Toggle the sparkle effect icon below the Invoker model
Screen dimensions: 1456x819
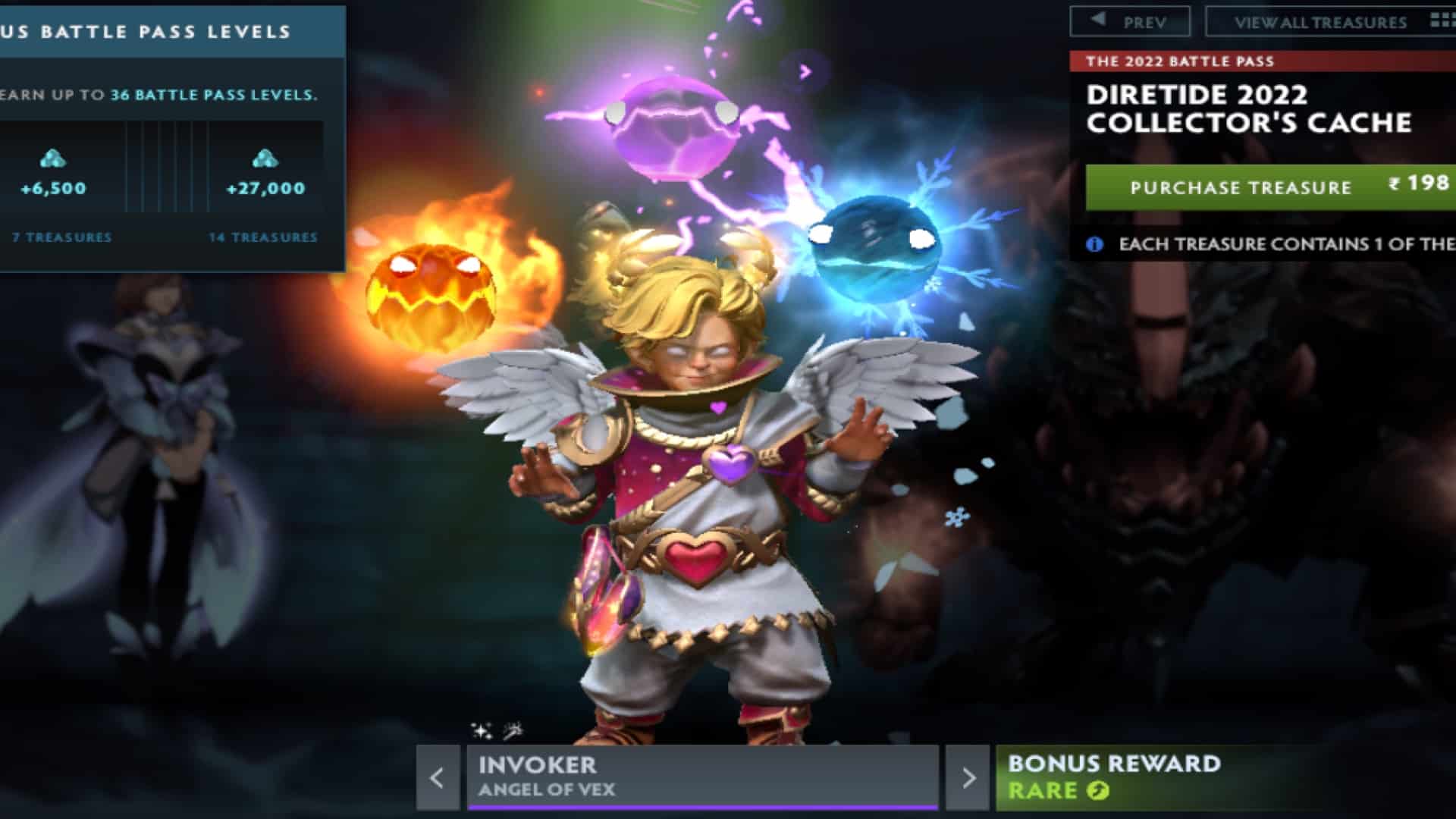[x=480, y=730]
